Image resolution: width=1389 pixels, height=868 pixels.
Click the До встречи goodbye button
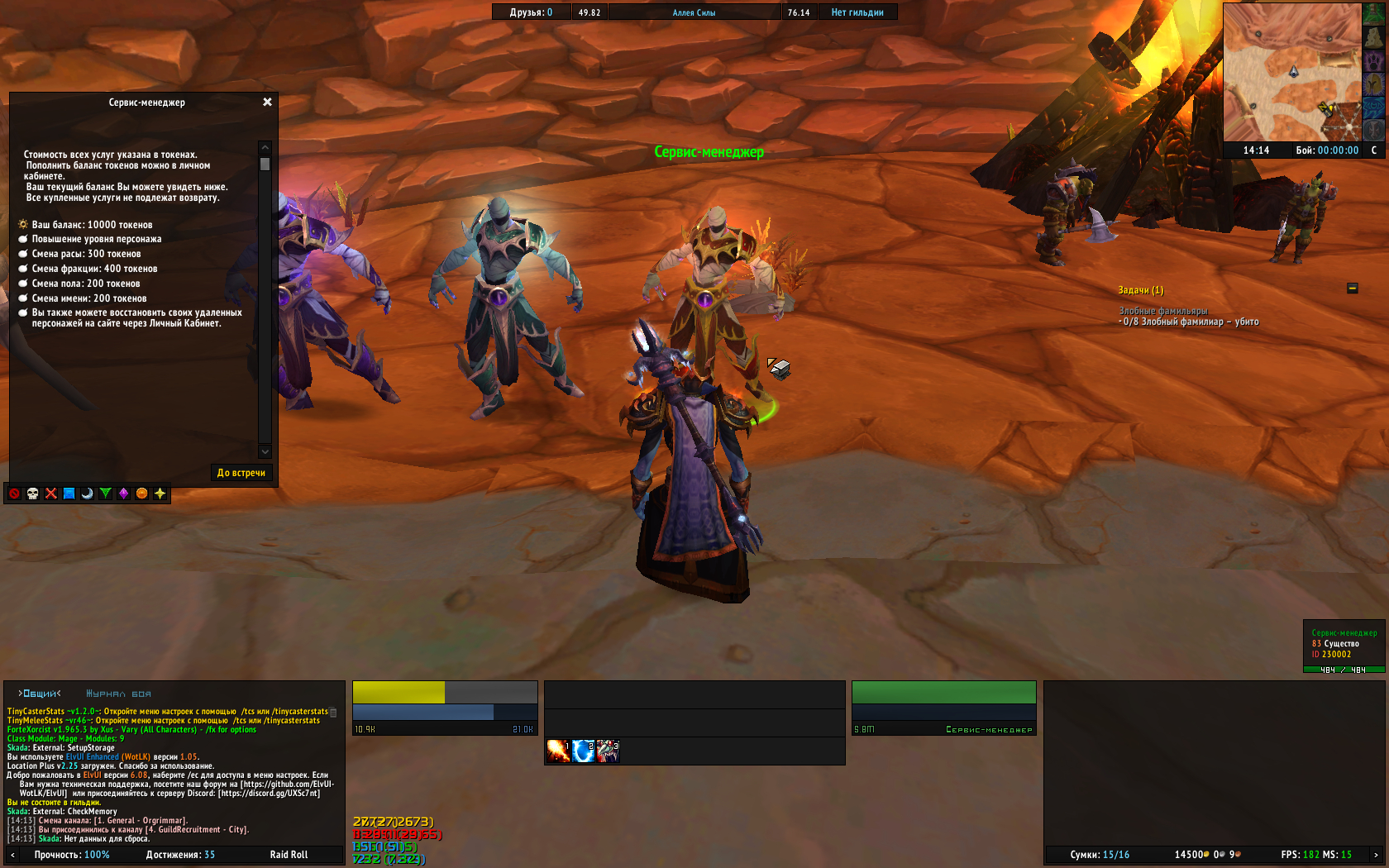[241, 473]
